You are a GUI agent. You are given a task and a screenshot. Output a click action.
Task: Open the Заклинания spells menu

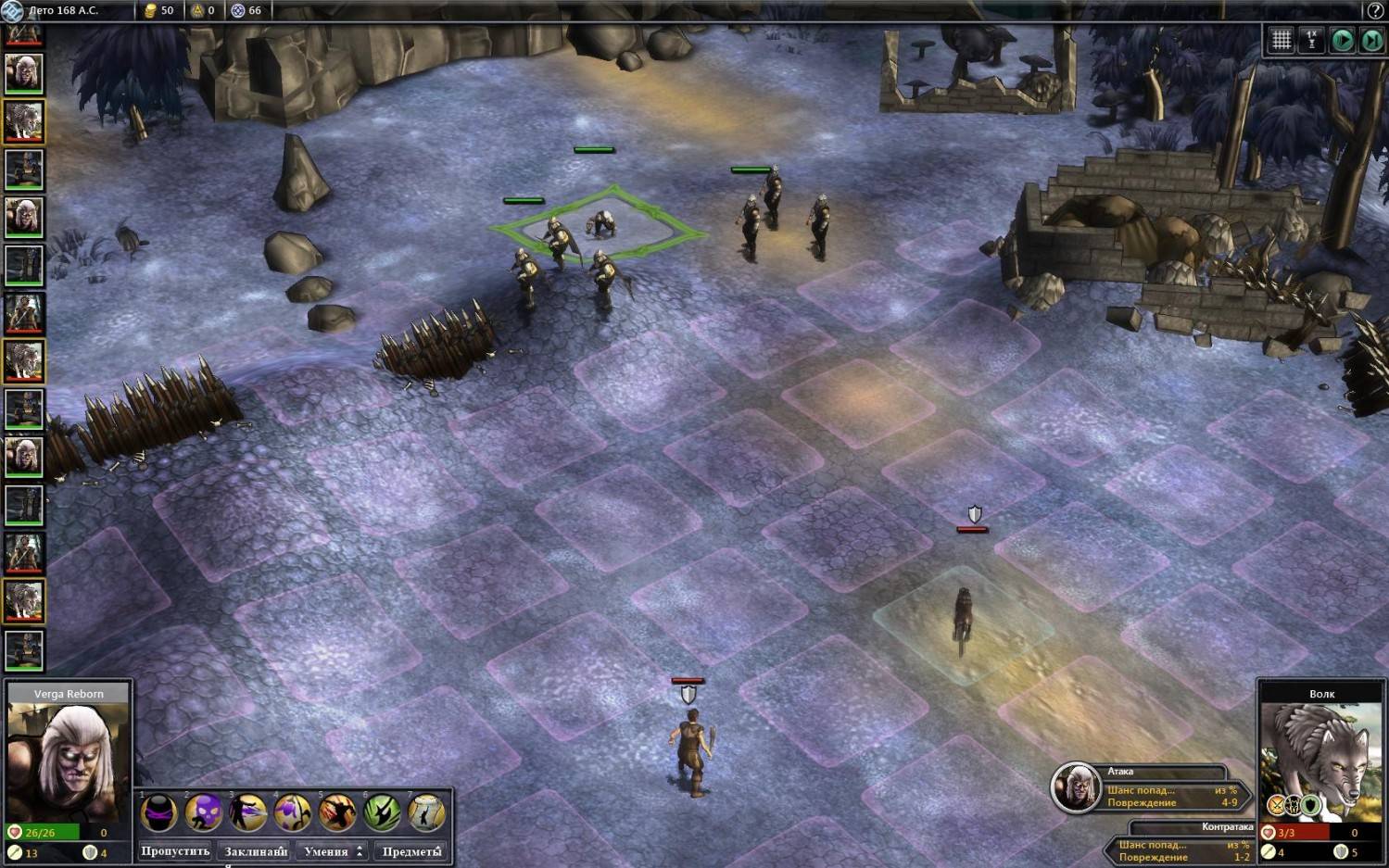click(256, 851)
